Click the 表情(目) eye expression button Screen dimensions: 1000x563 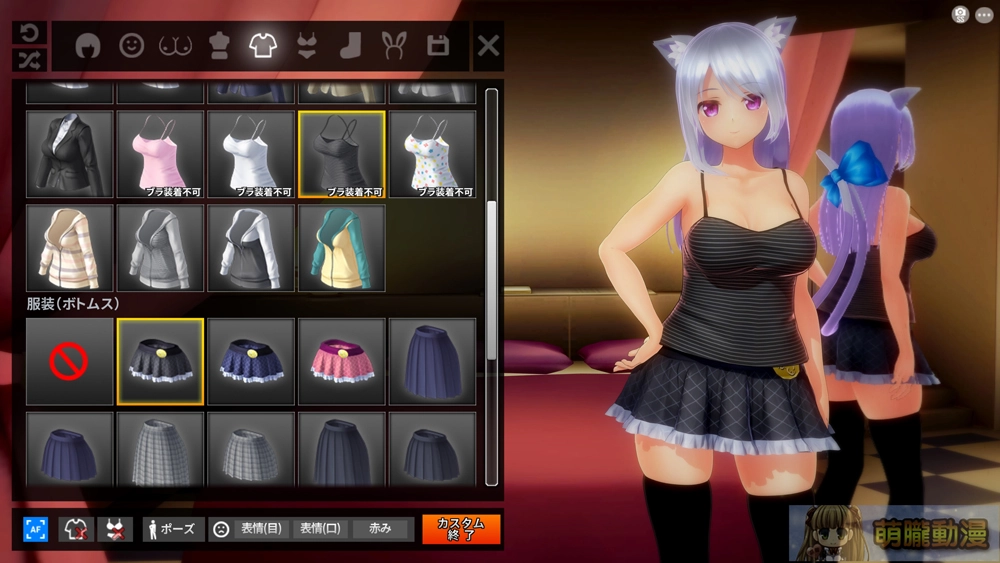(260, 529)
